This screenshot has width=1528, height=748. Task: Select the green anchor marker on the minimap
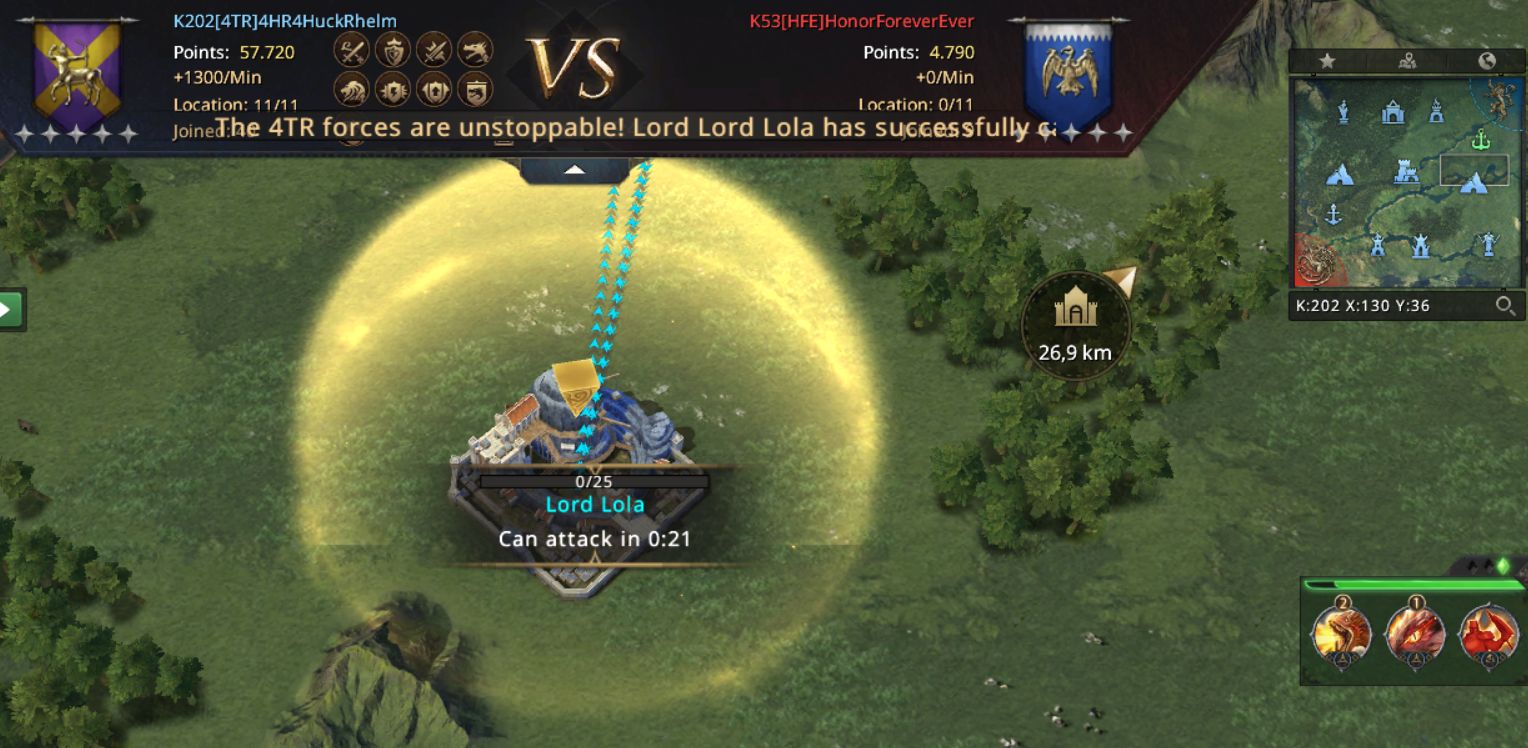coord(1481,142)
